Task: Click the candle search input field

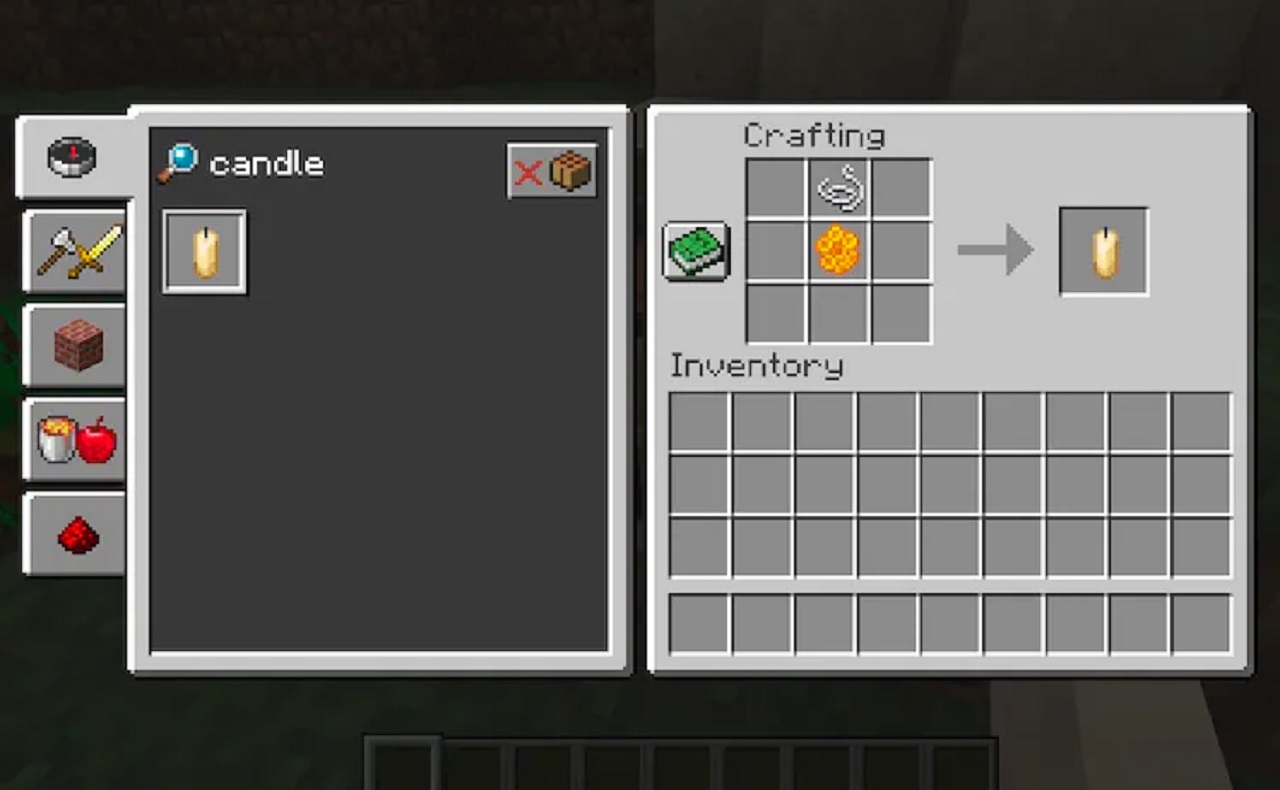Action: pyautogui.click(x=265, y=164)
